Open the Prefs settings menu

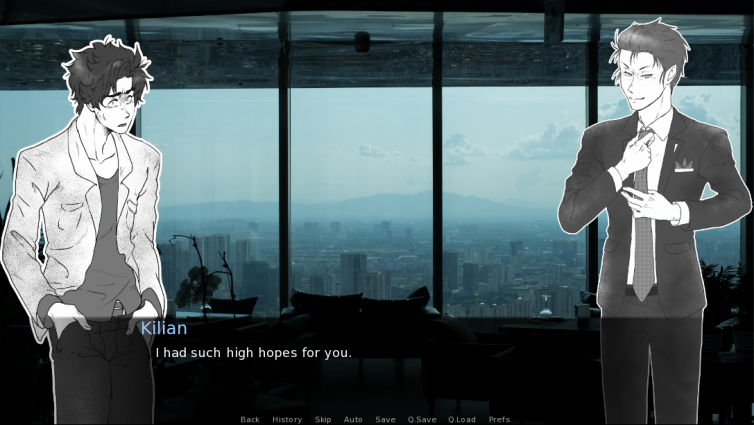(499, 419)
